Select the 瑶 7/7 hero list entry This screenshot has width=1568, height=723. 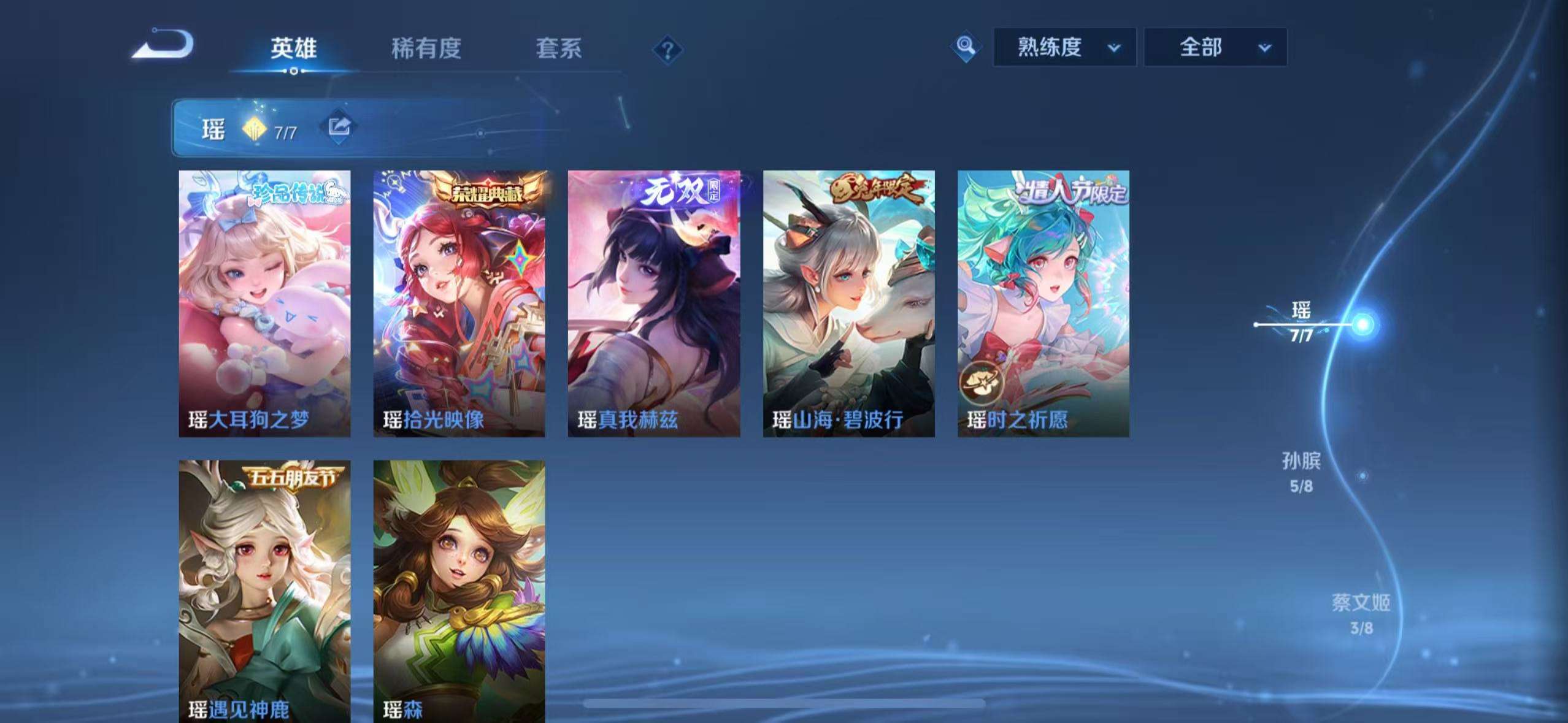click(x=1301, y=323)
